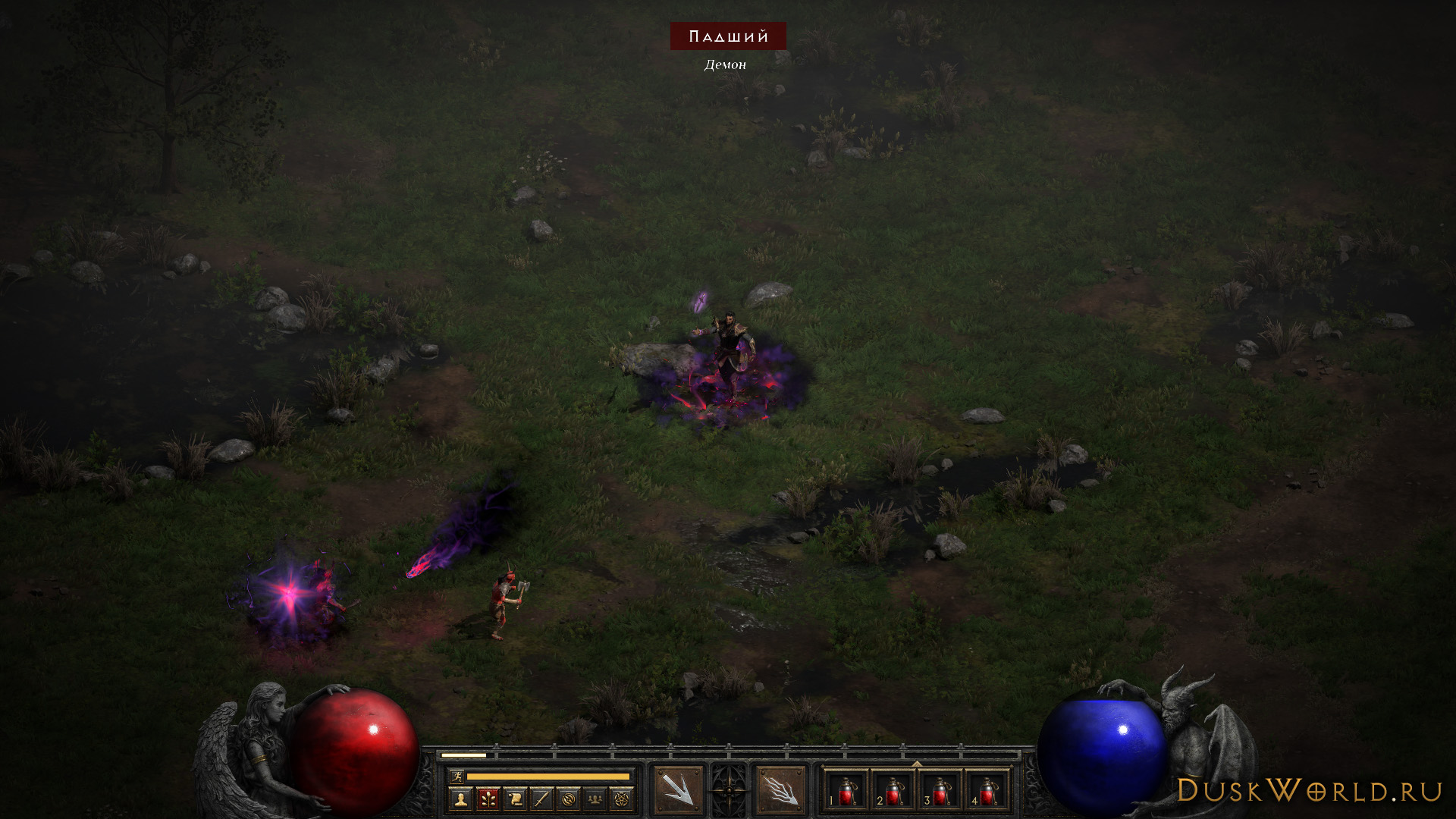This screenshot has height=819, width=1456.
Task: Expand the belt with the small up arrow
Action: 917,764
